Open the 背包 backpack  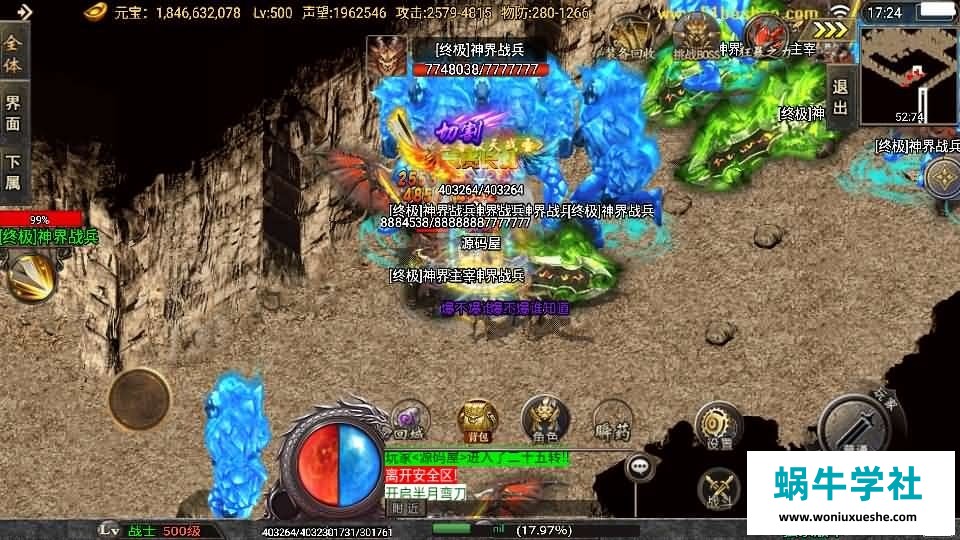[475, 419]
